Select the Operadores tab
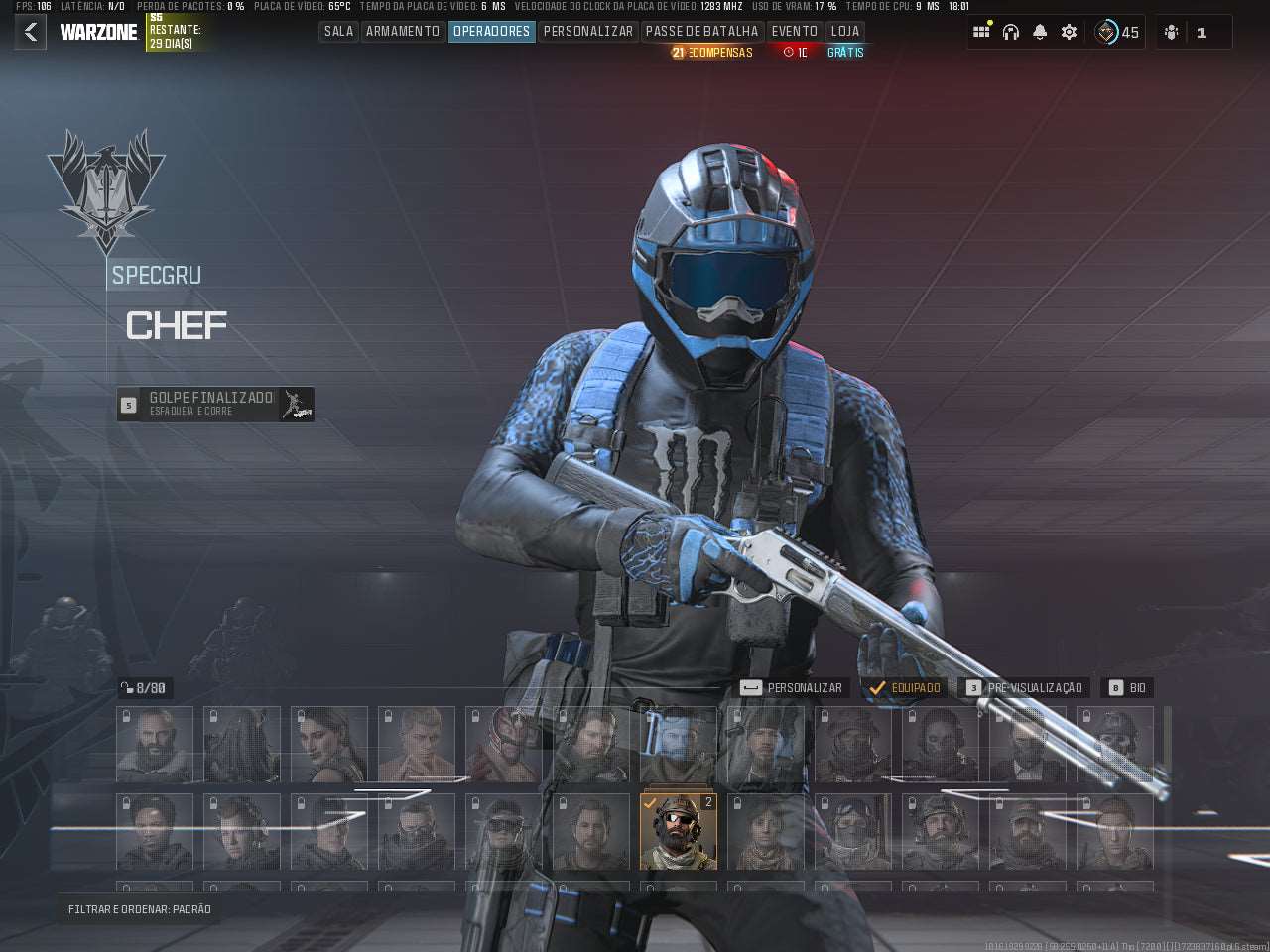The width and height of the screenshot is (1270, 952). point(491,32)
